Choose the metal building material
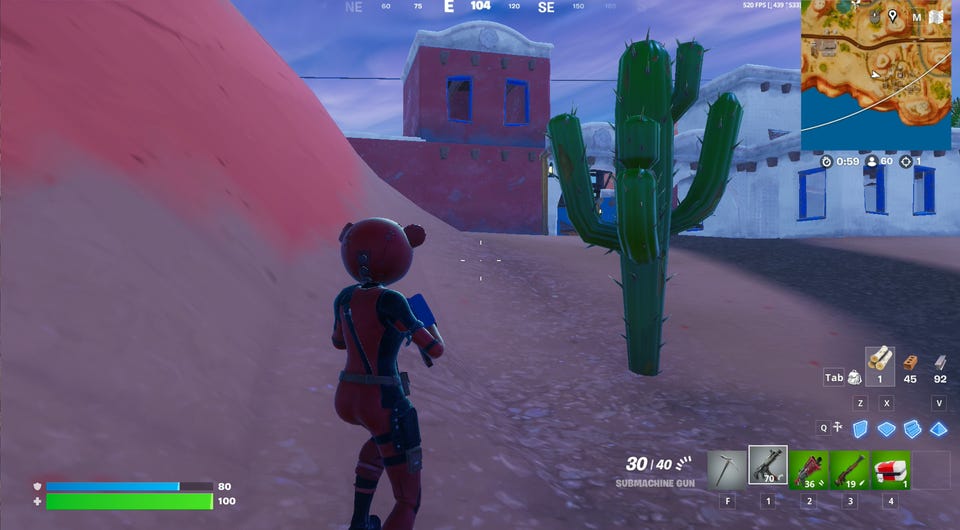The width and height of the screenshot is (960, 530). tap(939, 363)
